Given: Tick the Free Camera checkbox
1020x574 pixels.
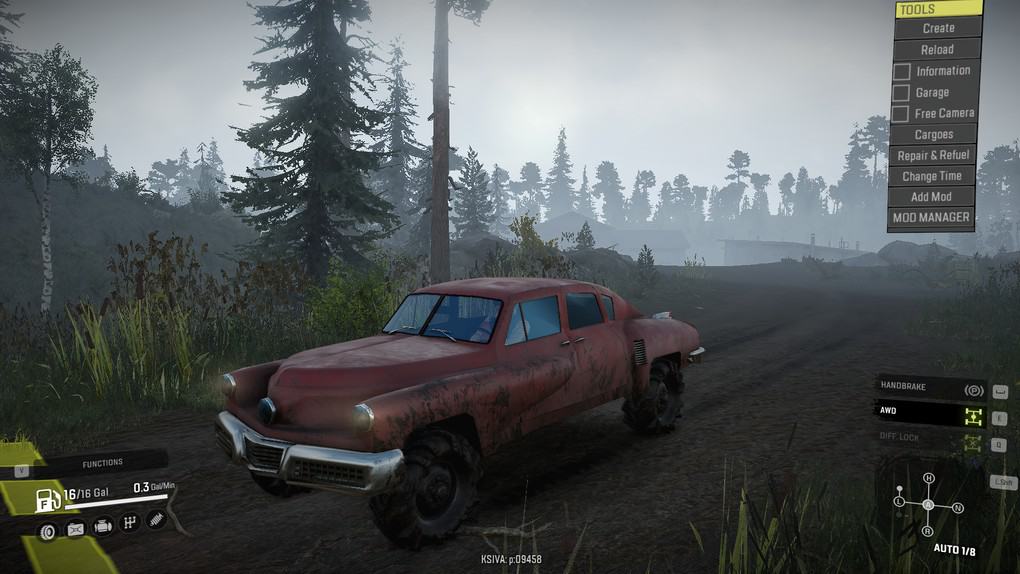Looking at the screenshot, I should (902, 114).
